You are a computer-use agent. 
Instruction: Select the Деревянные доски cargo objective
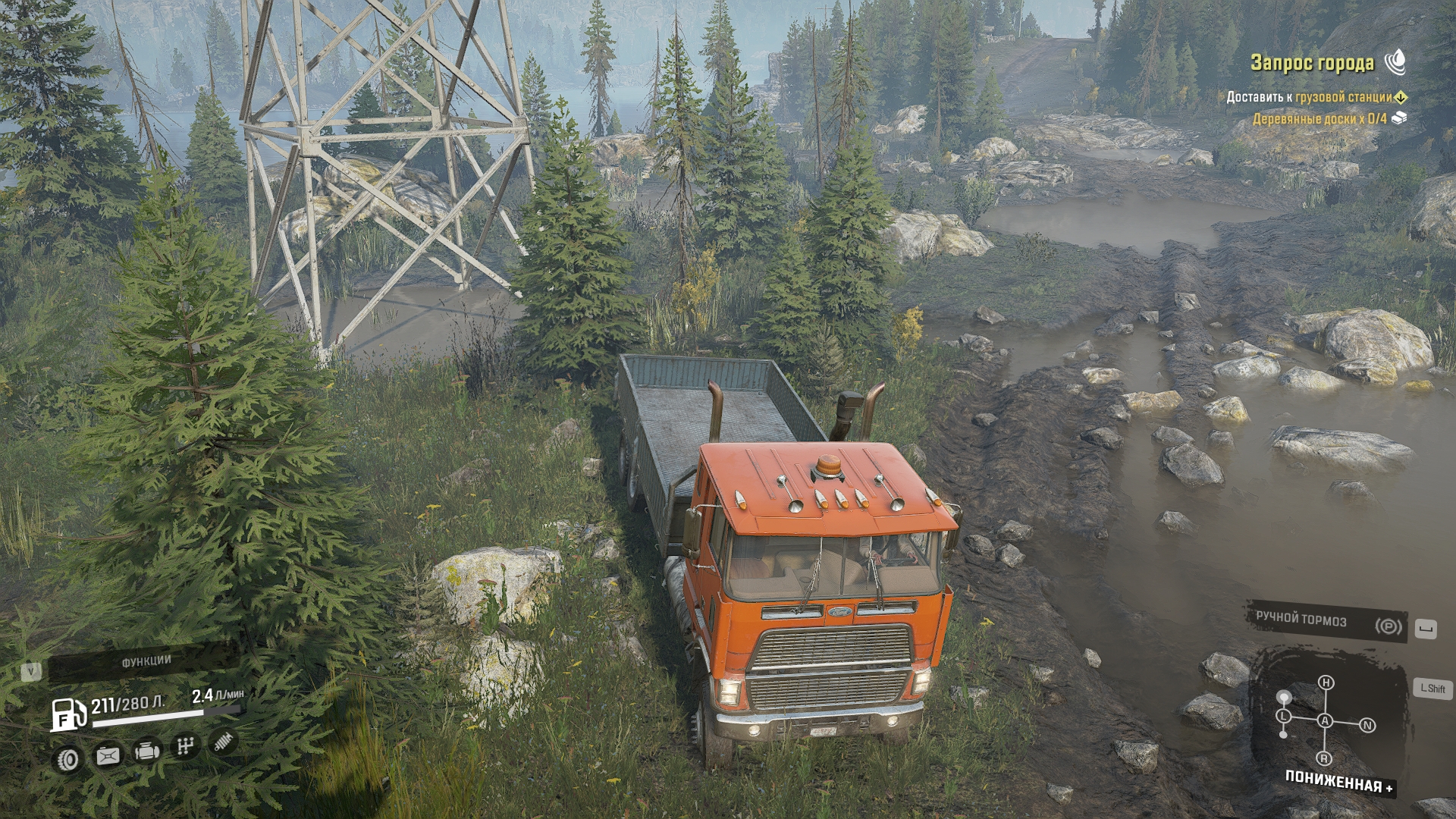point(1319,118)
